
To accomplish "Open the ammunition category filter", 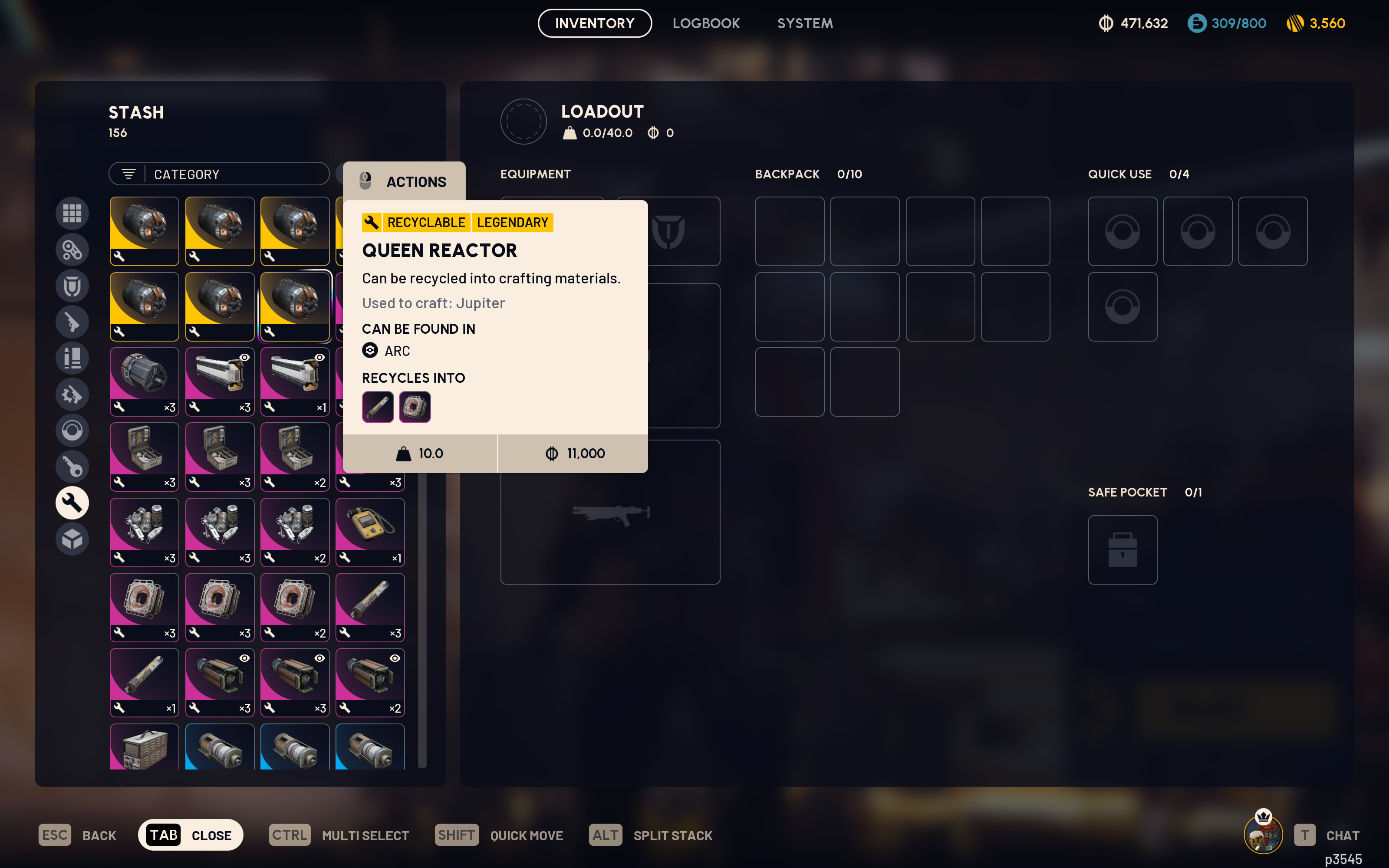I will [x=72, y=358].
